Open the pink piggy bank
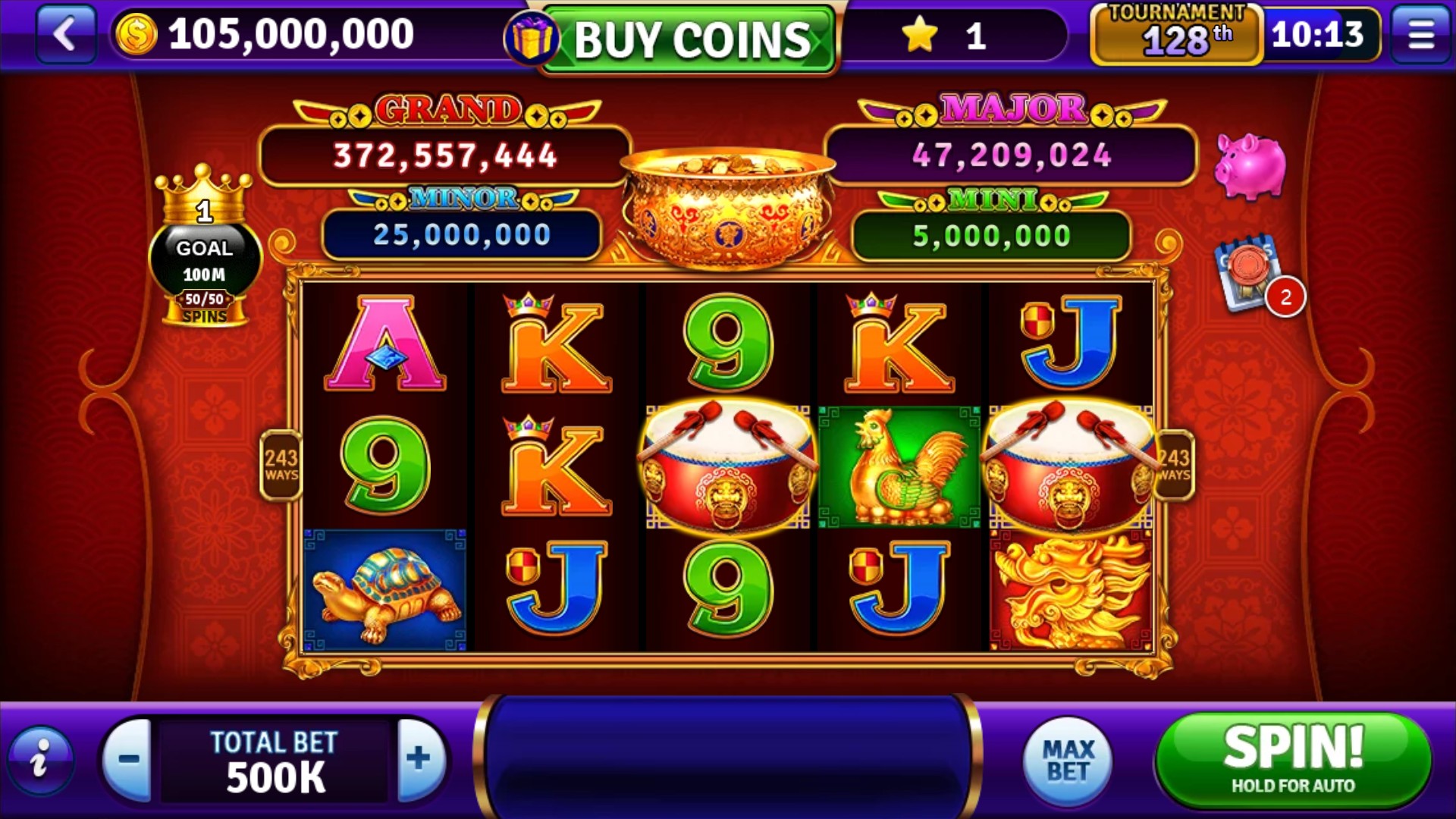This screenshot has width=1456, height=819. (x=1250, y=167)
